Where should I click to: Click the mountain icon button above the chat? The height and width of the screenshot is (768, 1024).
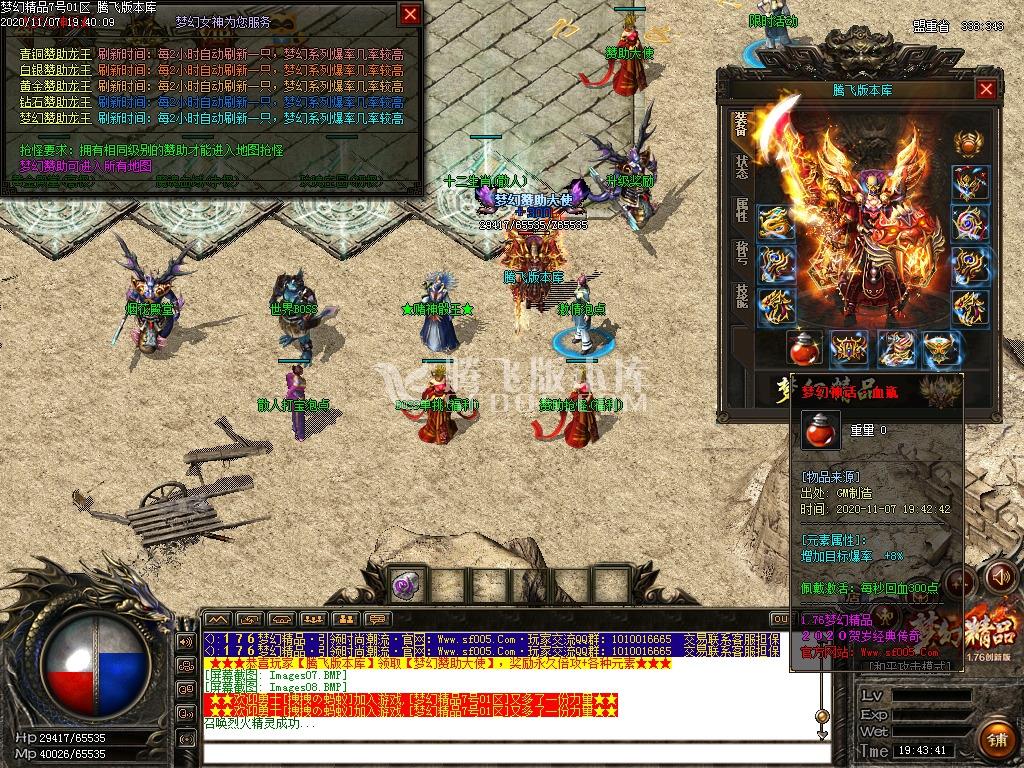click(x=217, y=620)
